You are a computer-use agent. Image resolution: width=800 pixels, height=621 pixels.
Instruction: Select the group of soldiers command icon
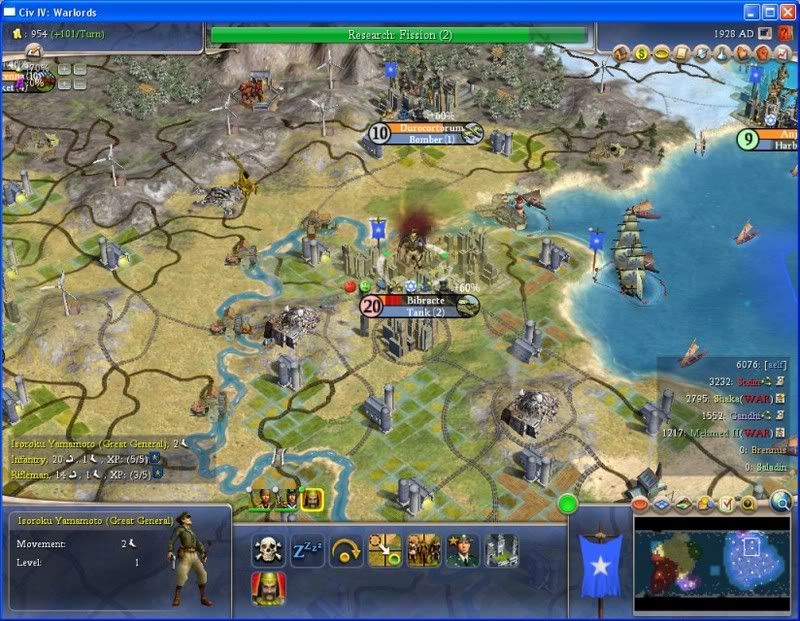424,550
